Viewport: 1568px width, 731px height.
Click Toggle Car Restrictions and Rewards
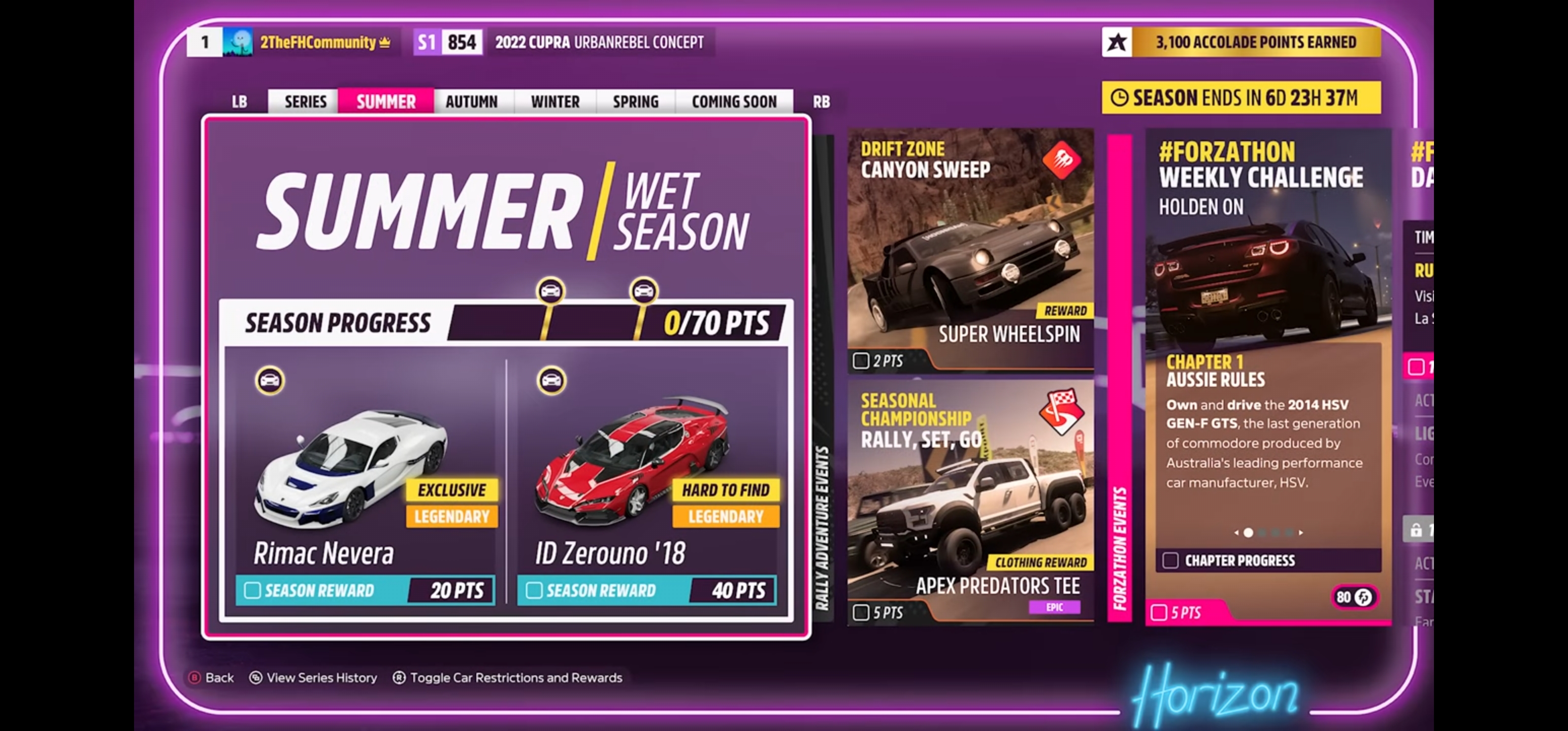514,677
